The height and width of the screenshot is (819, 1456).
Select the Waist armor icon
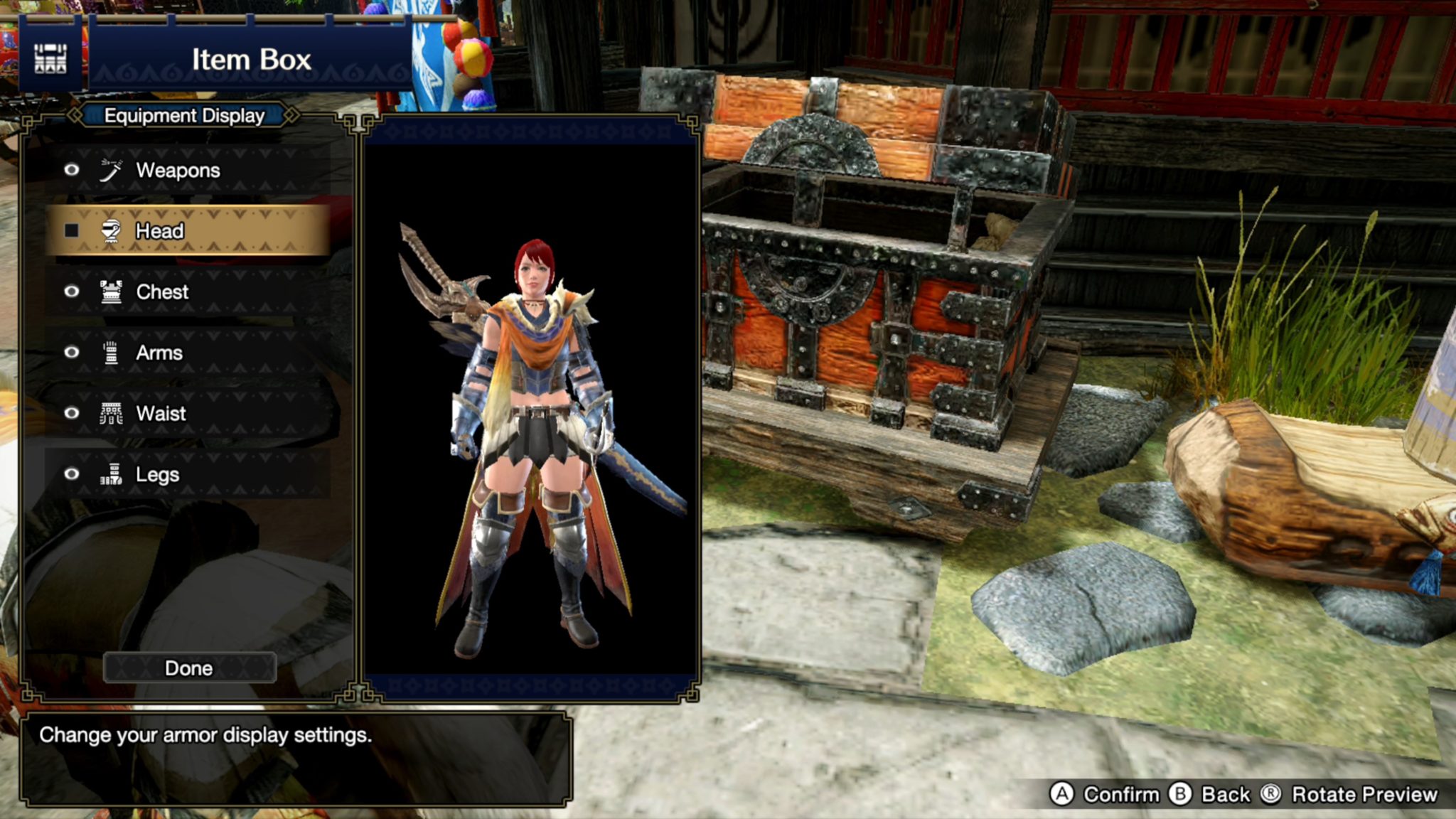tap(110, 413)
